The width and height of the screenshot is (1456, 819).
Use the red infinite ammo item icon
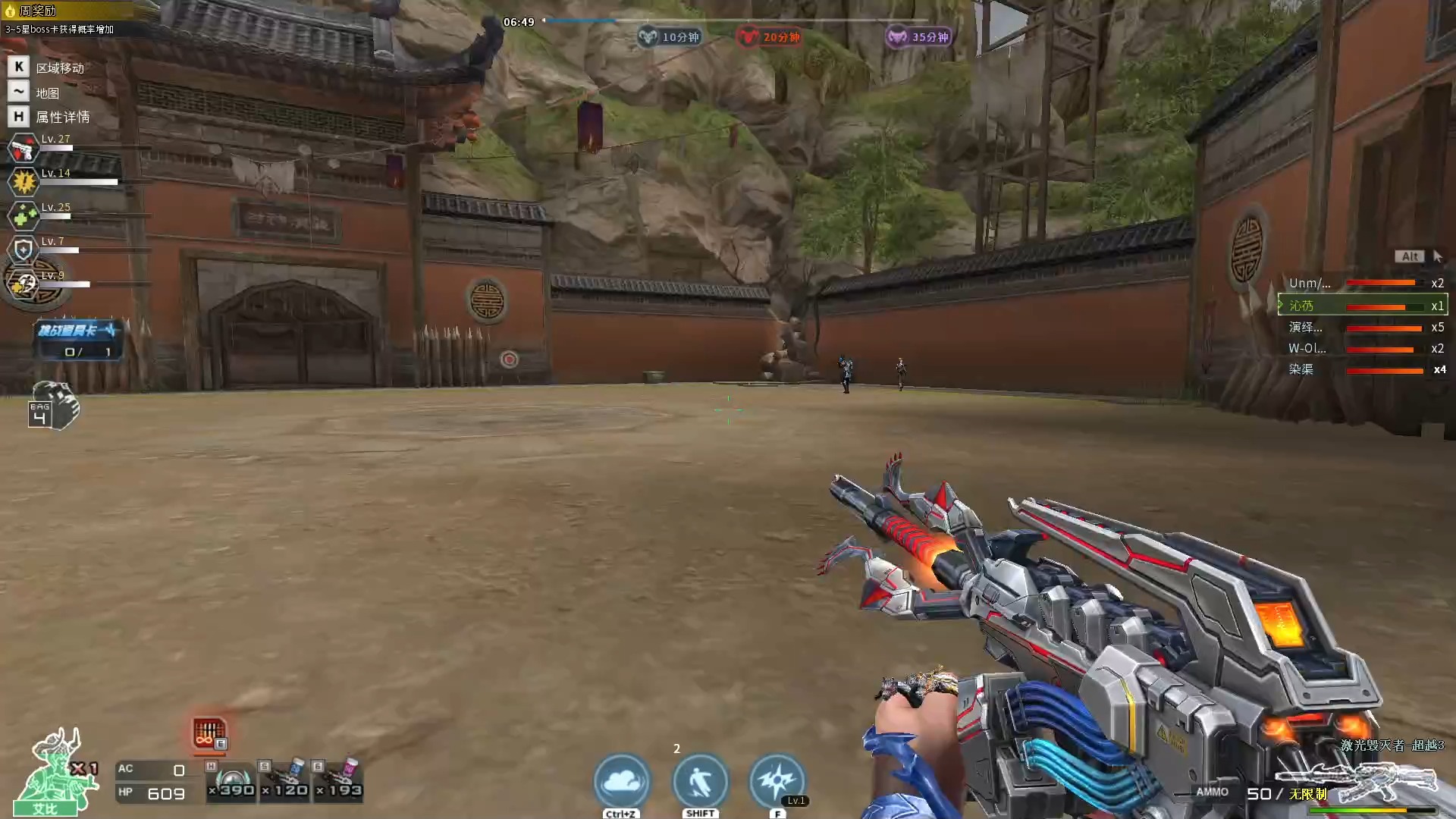[209, 733]
